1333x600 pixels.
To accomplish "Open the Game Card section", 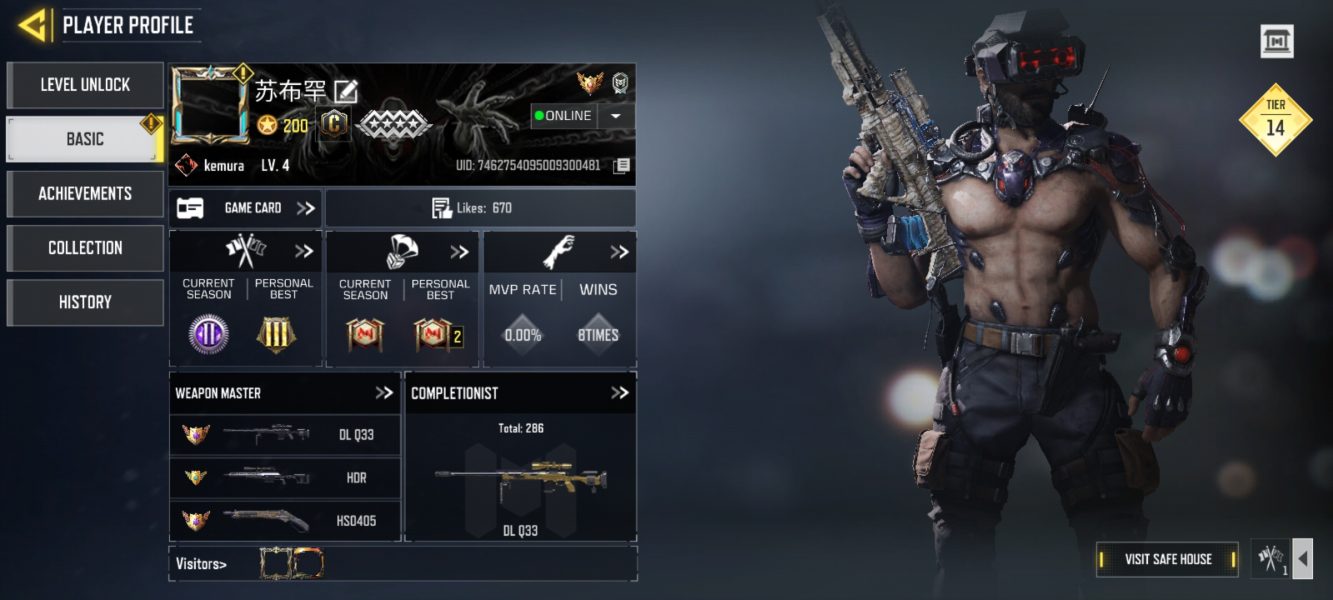I will 246,208.
